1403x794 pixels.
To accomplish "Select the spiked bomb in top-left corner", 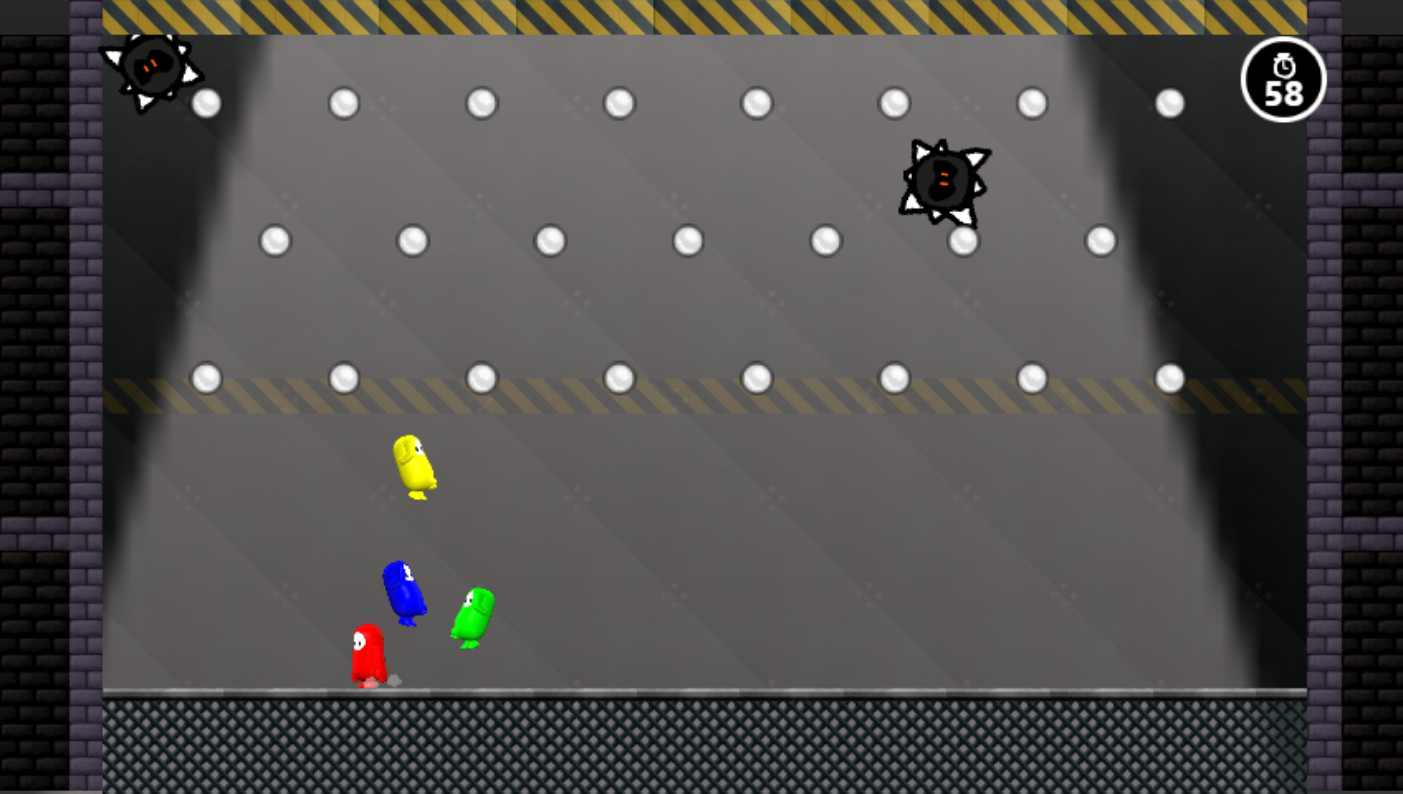I will [x=152, y=65].
